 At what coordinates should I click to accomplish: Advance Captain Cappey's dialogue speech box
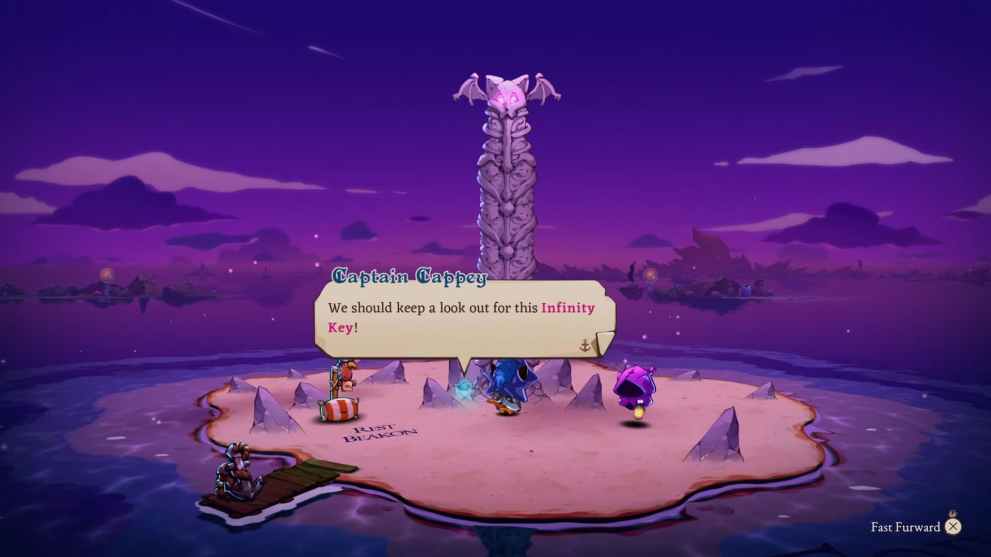pos(585,345)
